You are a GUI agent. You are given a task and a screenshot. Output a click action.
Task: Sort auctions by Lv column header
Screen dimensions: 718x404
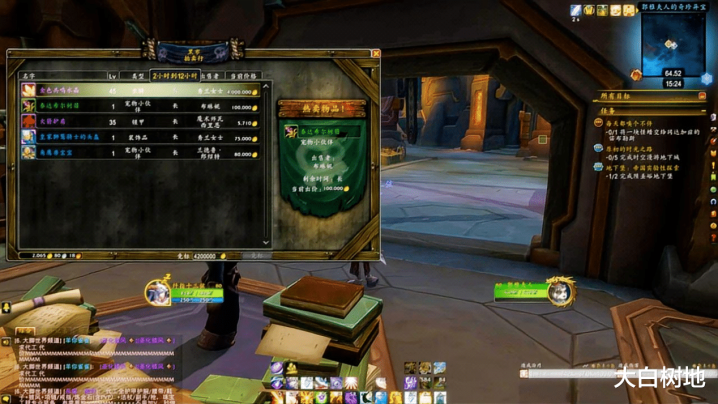(113, 75)
